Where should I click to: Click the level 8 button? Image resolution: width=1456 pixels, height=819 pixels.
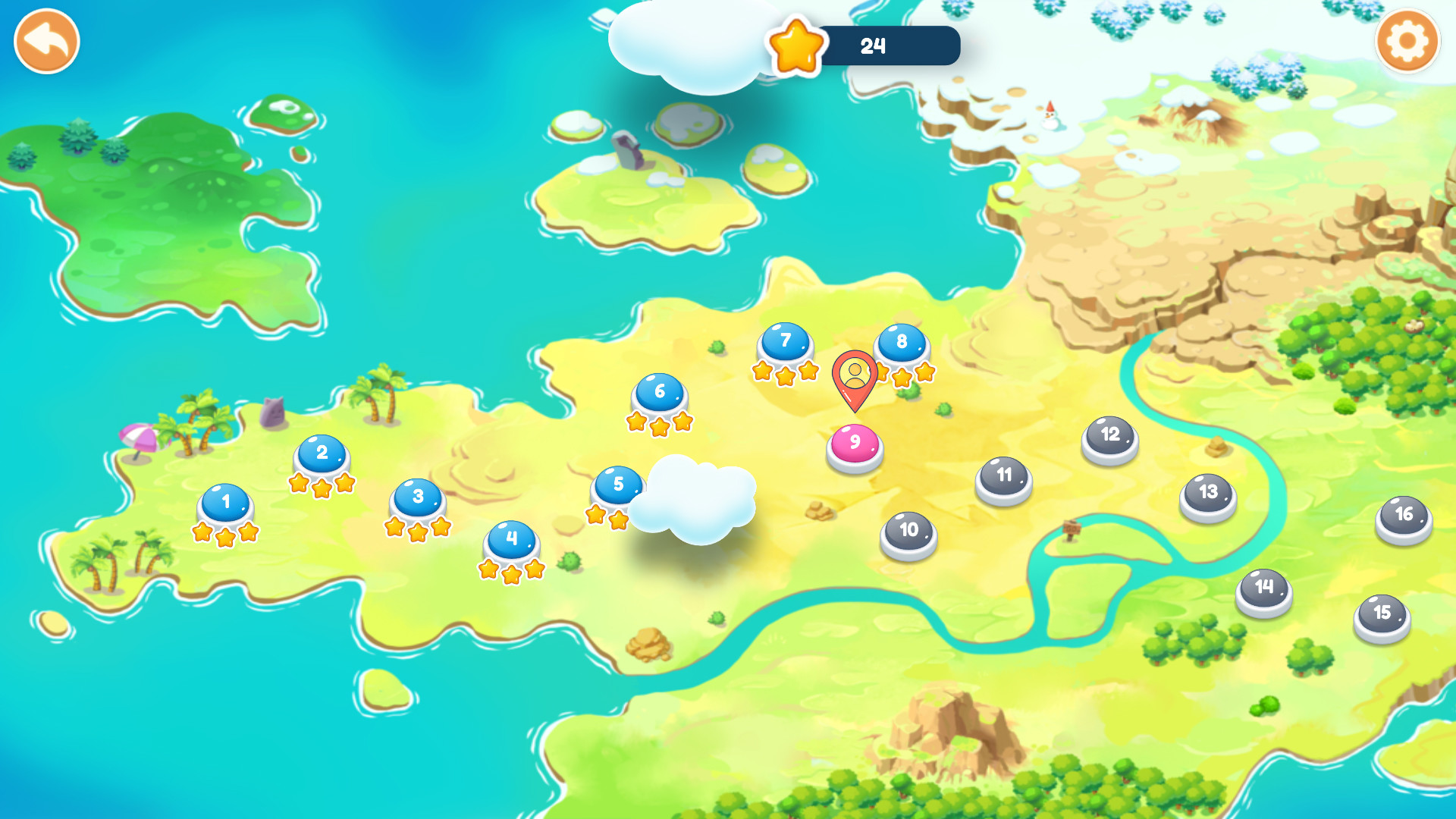(902, 343)
